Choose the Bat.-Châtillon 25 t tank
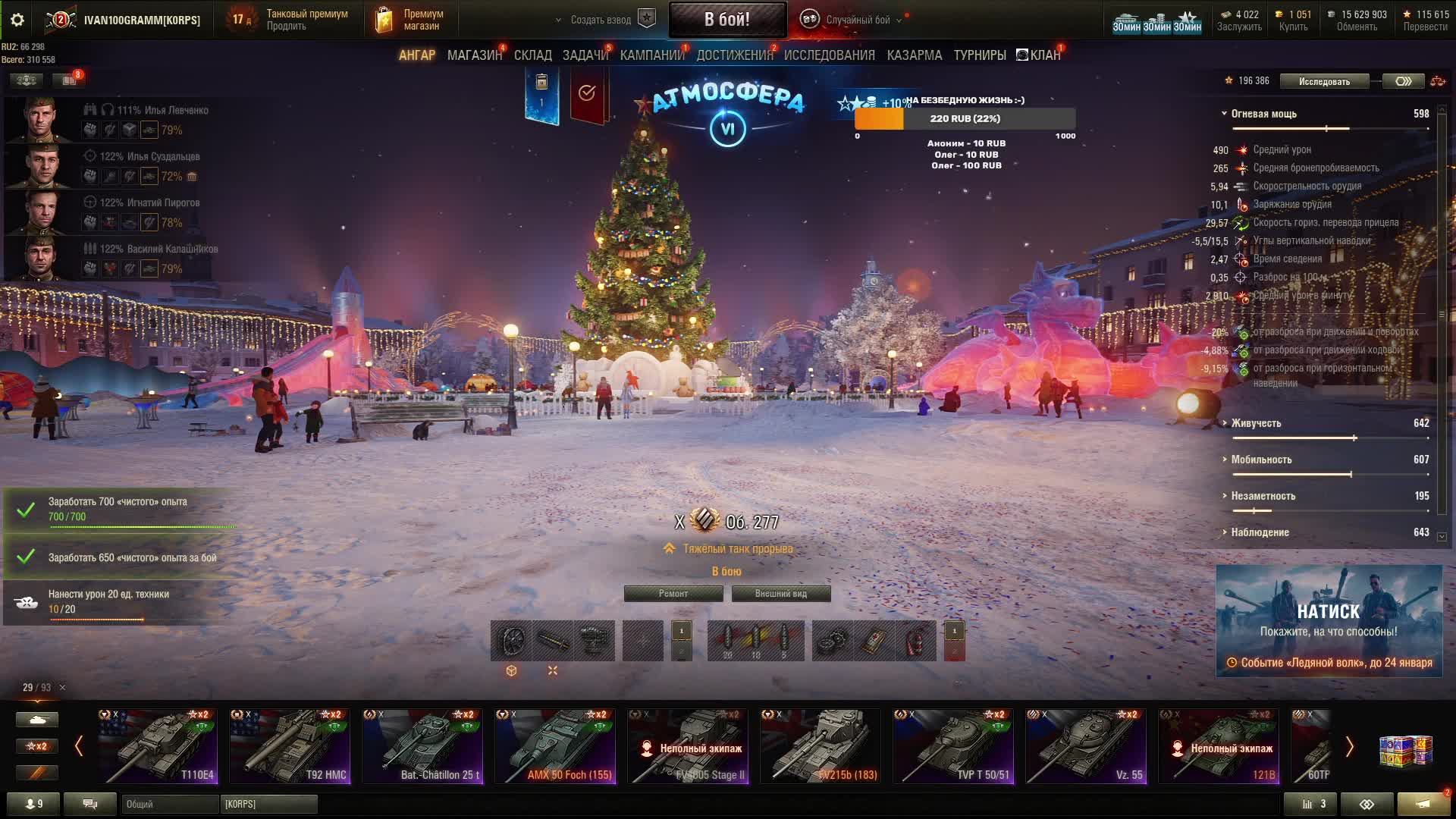1456x819 pixels. pyautogui.click(x=422, y=746)
